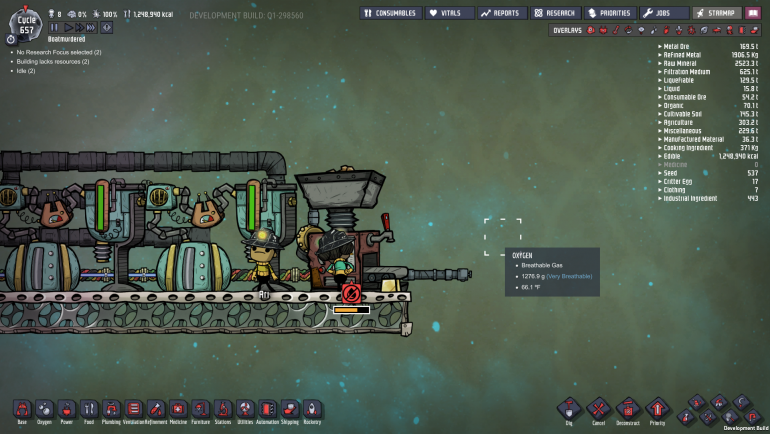Select the Deconstruct tool
Viewport: 770px width, 434px height.
627,409
